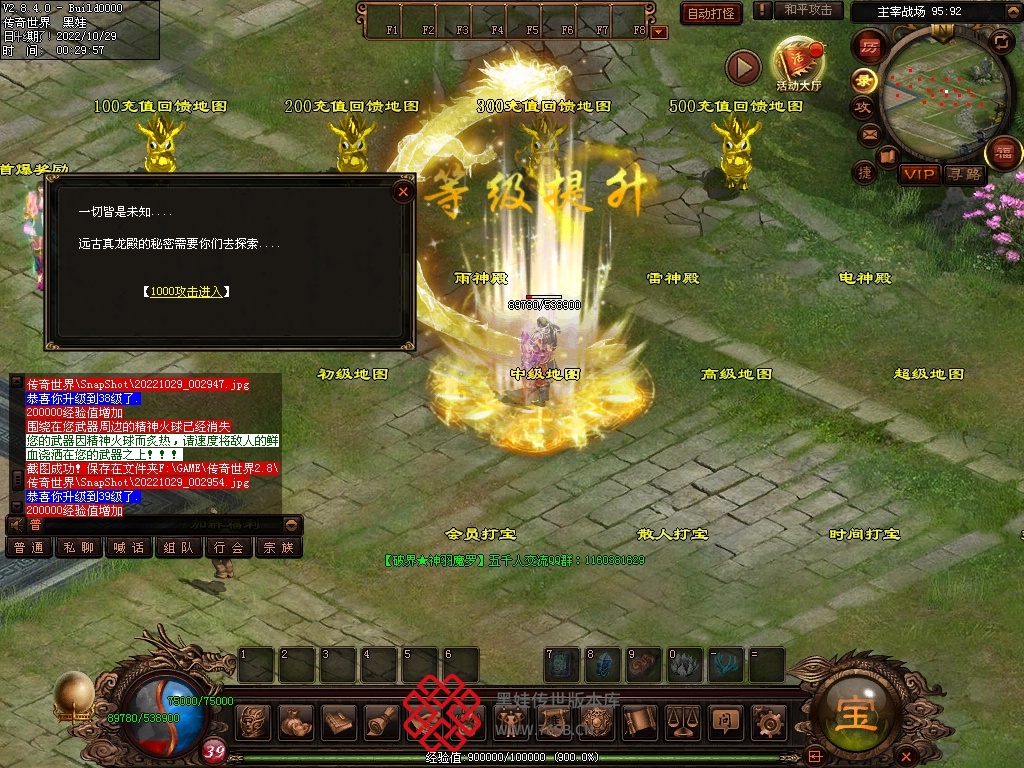The image size is (1024, 768).
Task: Choose the 1000攻击进入 dialogue option
Action: [187, 292]
